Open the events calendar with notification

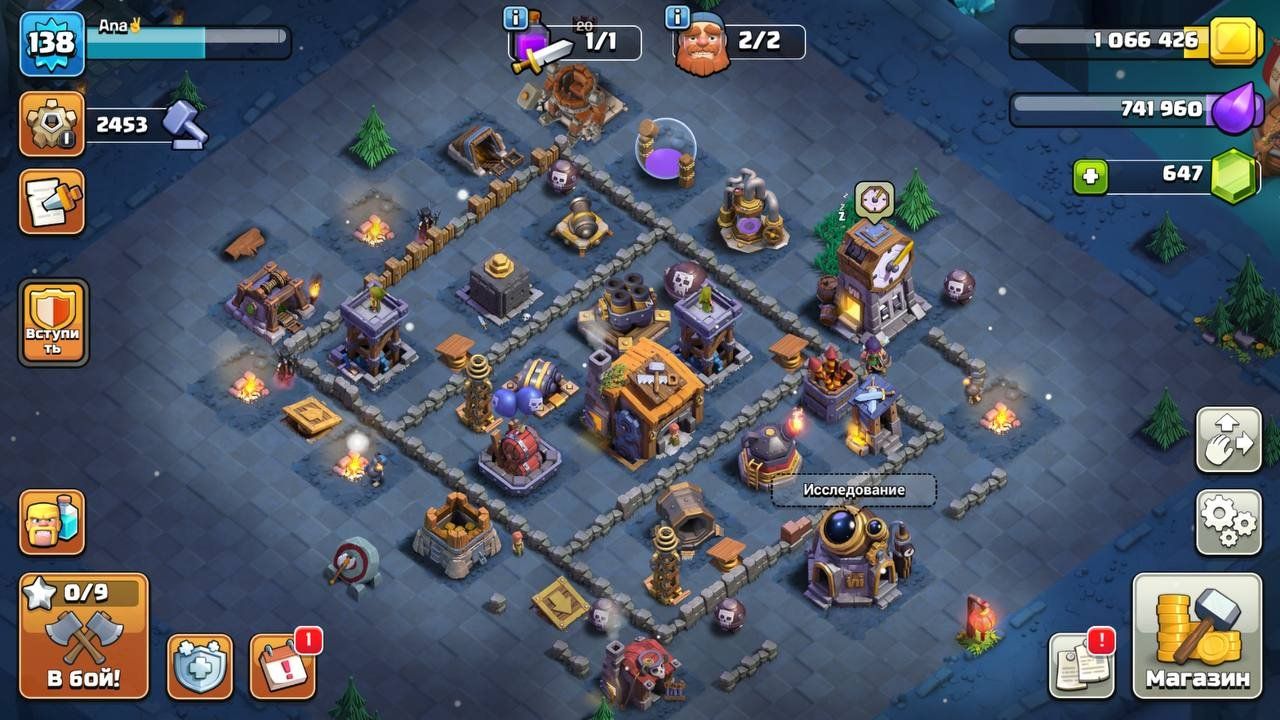click(x=281, y=666)
